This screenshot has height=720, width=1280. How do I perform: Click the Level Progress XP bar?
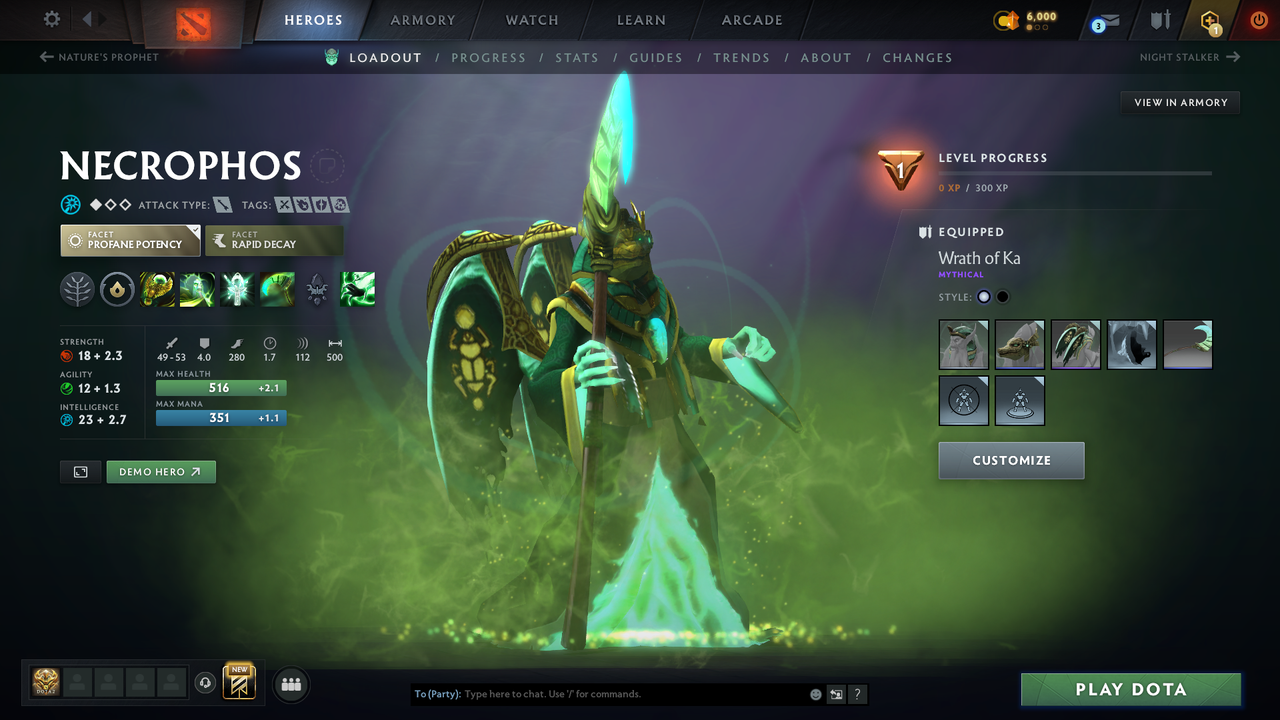[1075, 171]
